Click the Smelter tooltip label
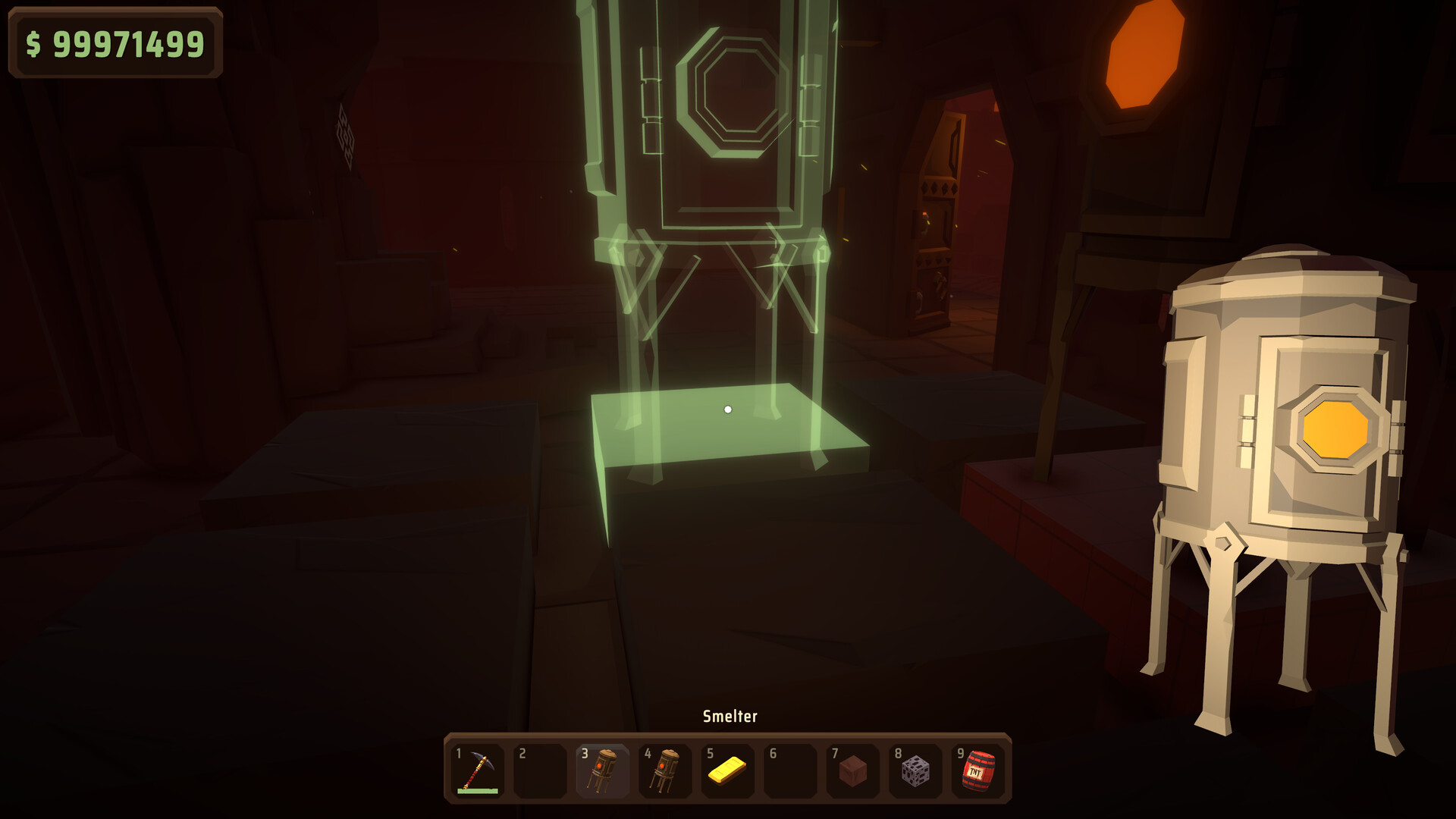 coord(730,714)
